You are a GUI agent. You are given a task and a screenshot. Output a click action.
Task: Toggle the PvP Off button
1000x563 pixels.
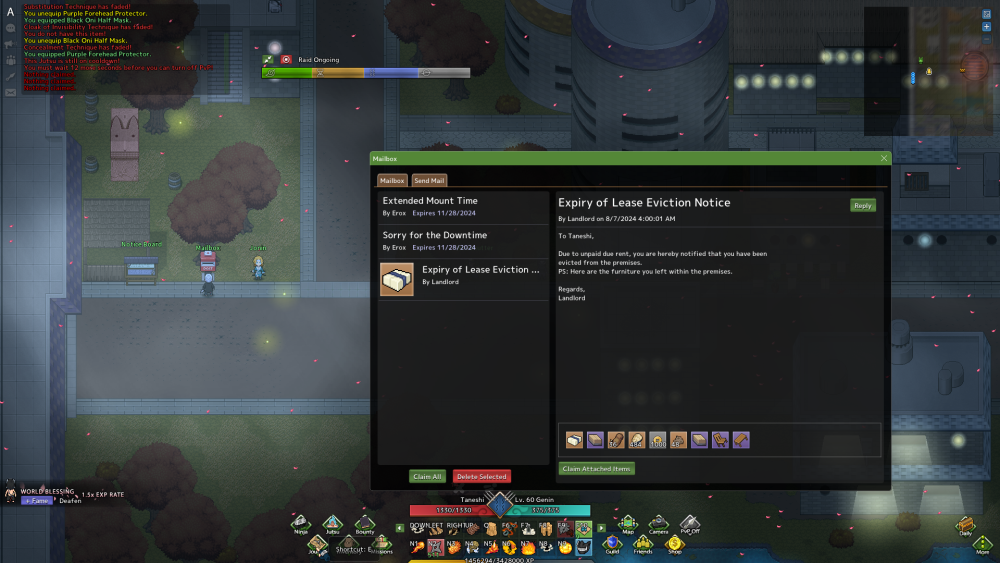(690, 524)
